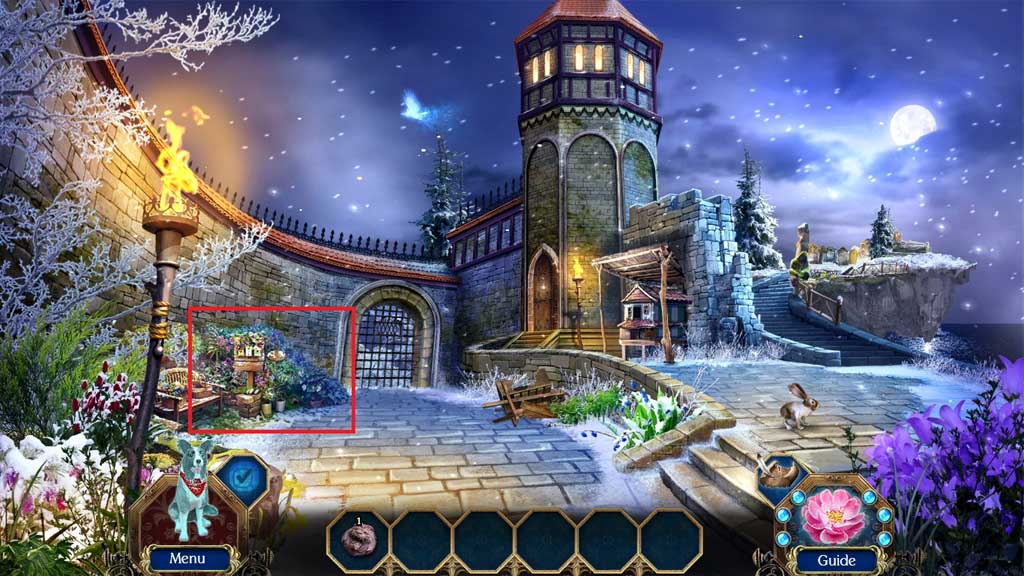Open the Menu button
This screenshot has height=576, width=1024.
[187, 559]
